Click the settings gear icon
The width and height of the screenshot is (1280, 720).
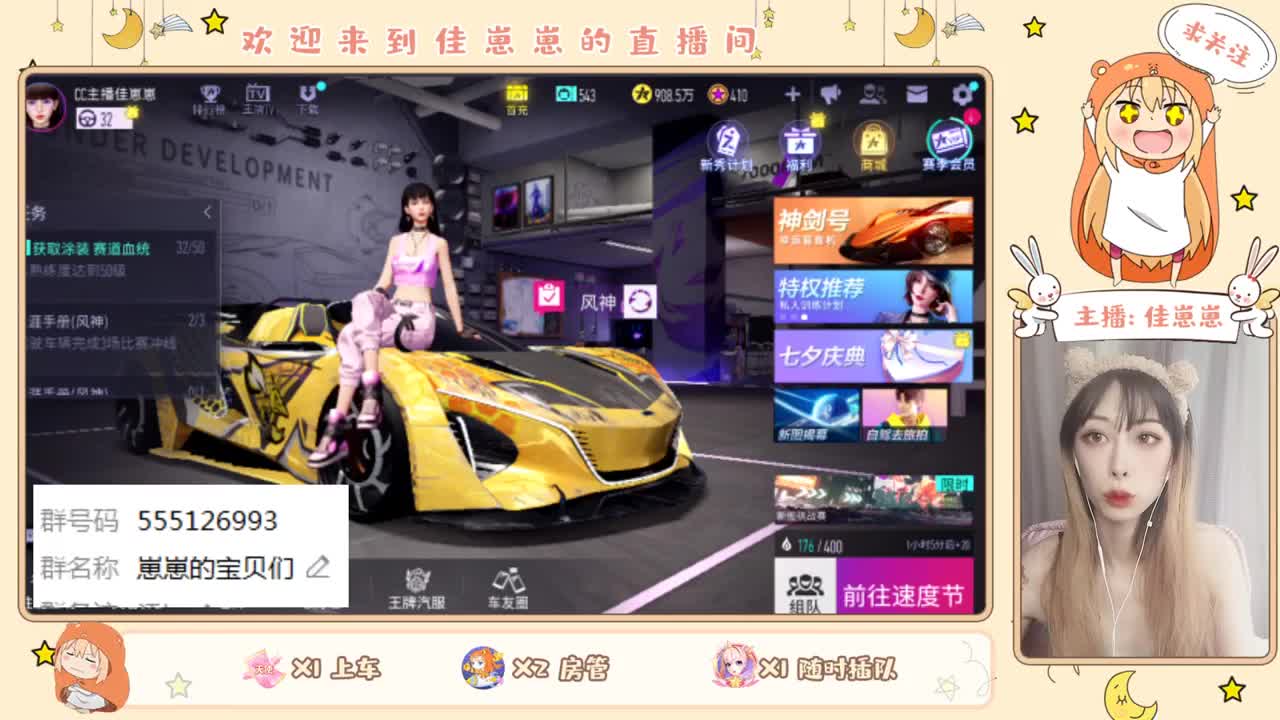point(960,95)
